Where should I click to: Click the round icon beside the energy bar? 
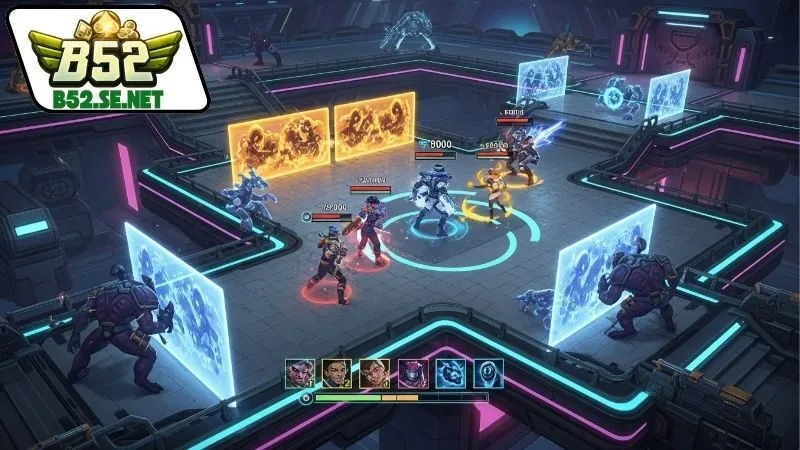coord(306,398)
